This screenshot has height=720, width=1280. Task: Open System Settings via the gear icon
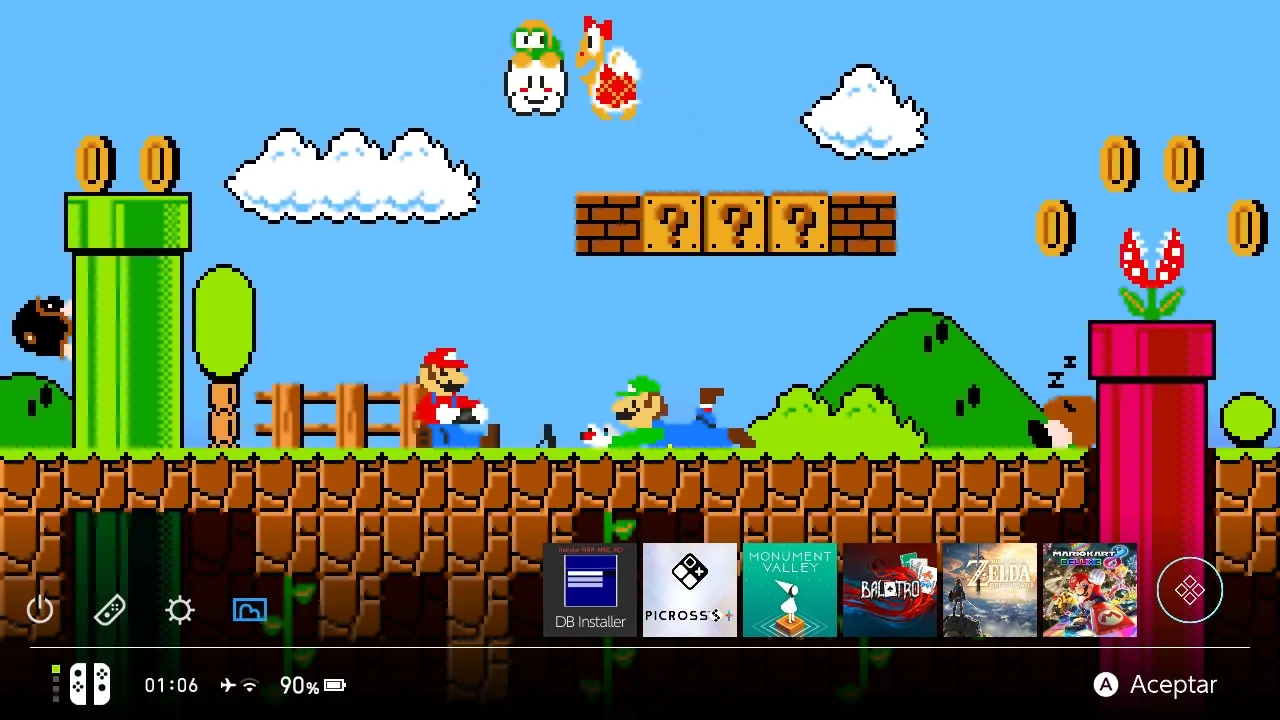click(179, 610)
